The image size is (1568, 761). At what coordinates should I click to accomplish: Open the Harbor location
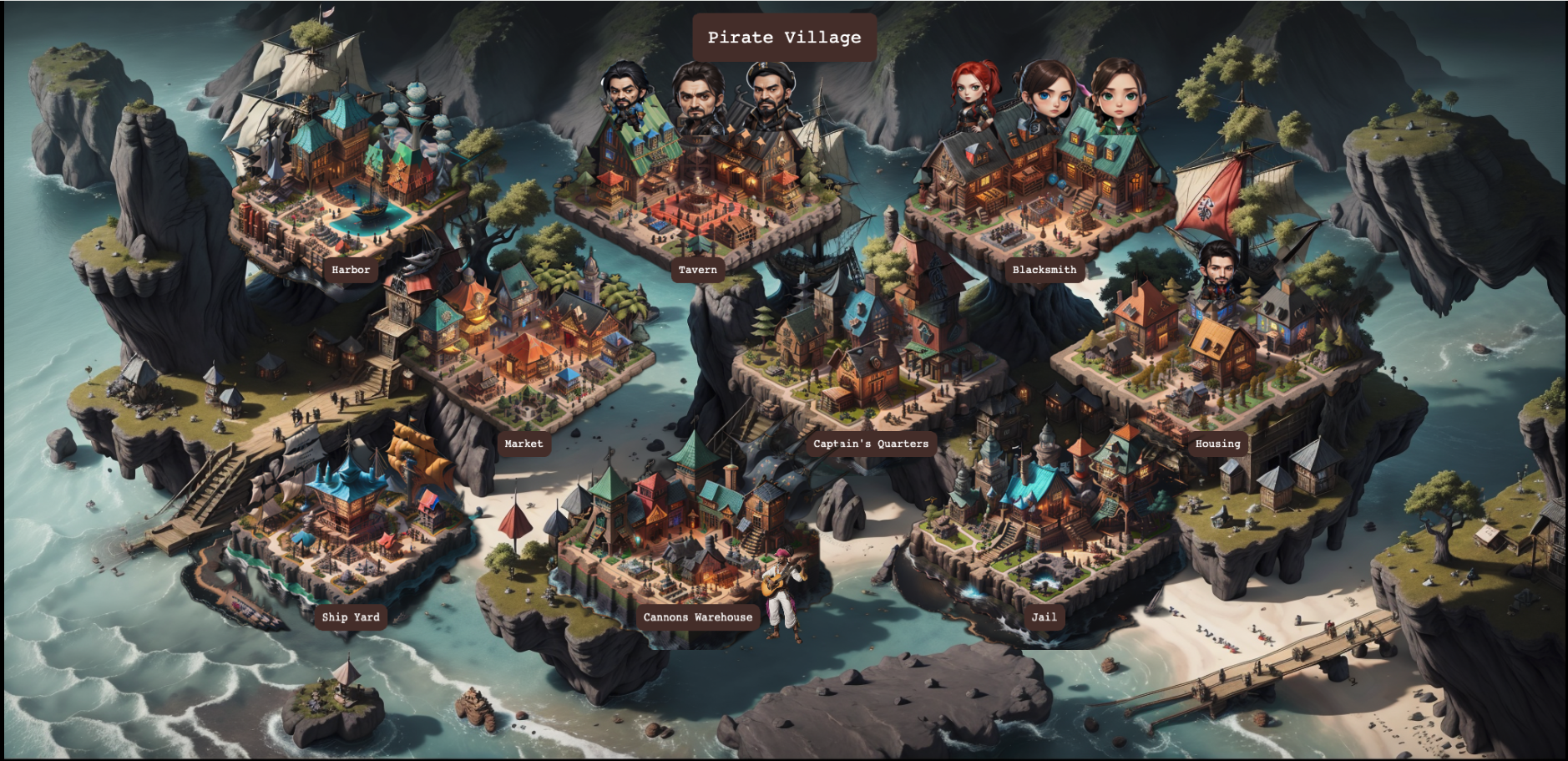click(x=351, y=270)
